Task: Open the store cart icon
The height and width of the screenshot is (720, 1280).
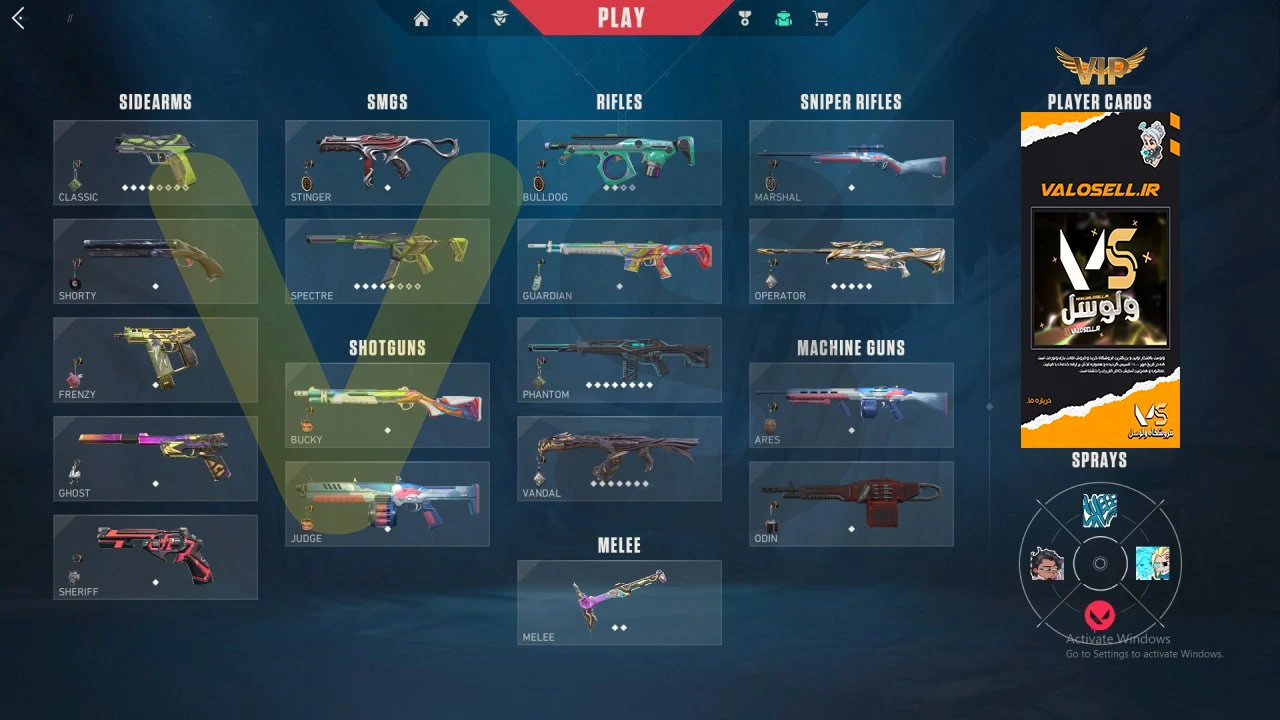Action: point(820,18)
